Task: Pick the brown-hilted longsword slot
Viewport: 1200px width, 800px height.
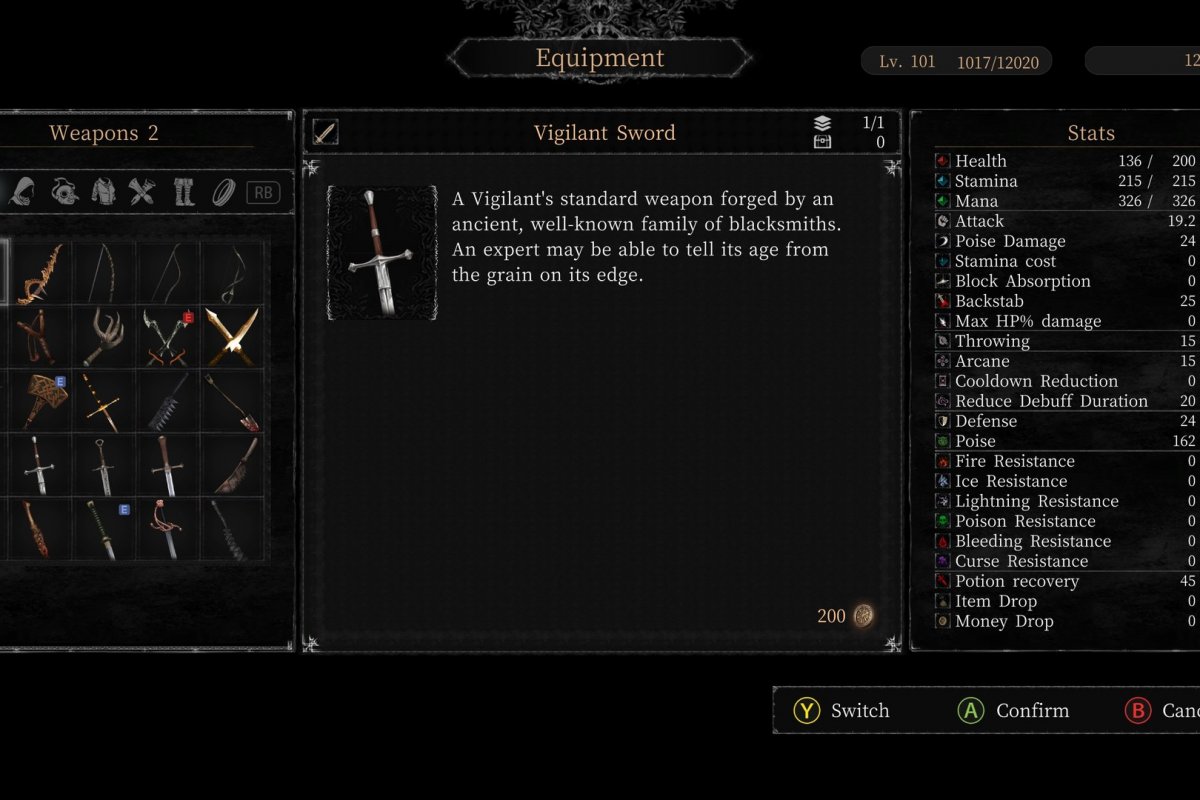Action: pos(168,464)
